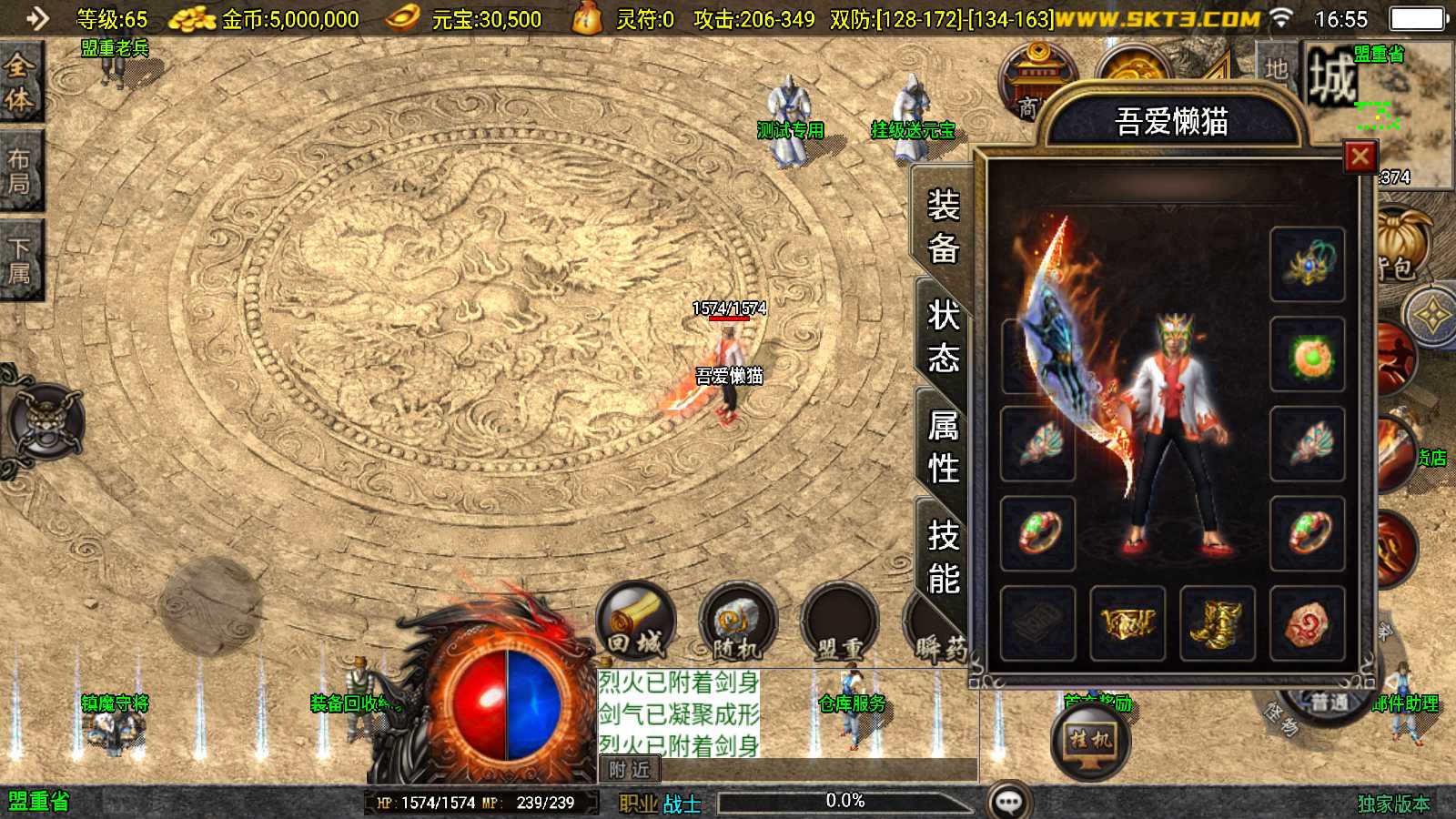The width and height of the screenshot is (1456, 819).
Task: Select the equipped helmet slot
Action: (x=1307, y=264)
